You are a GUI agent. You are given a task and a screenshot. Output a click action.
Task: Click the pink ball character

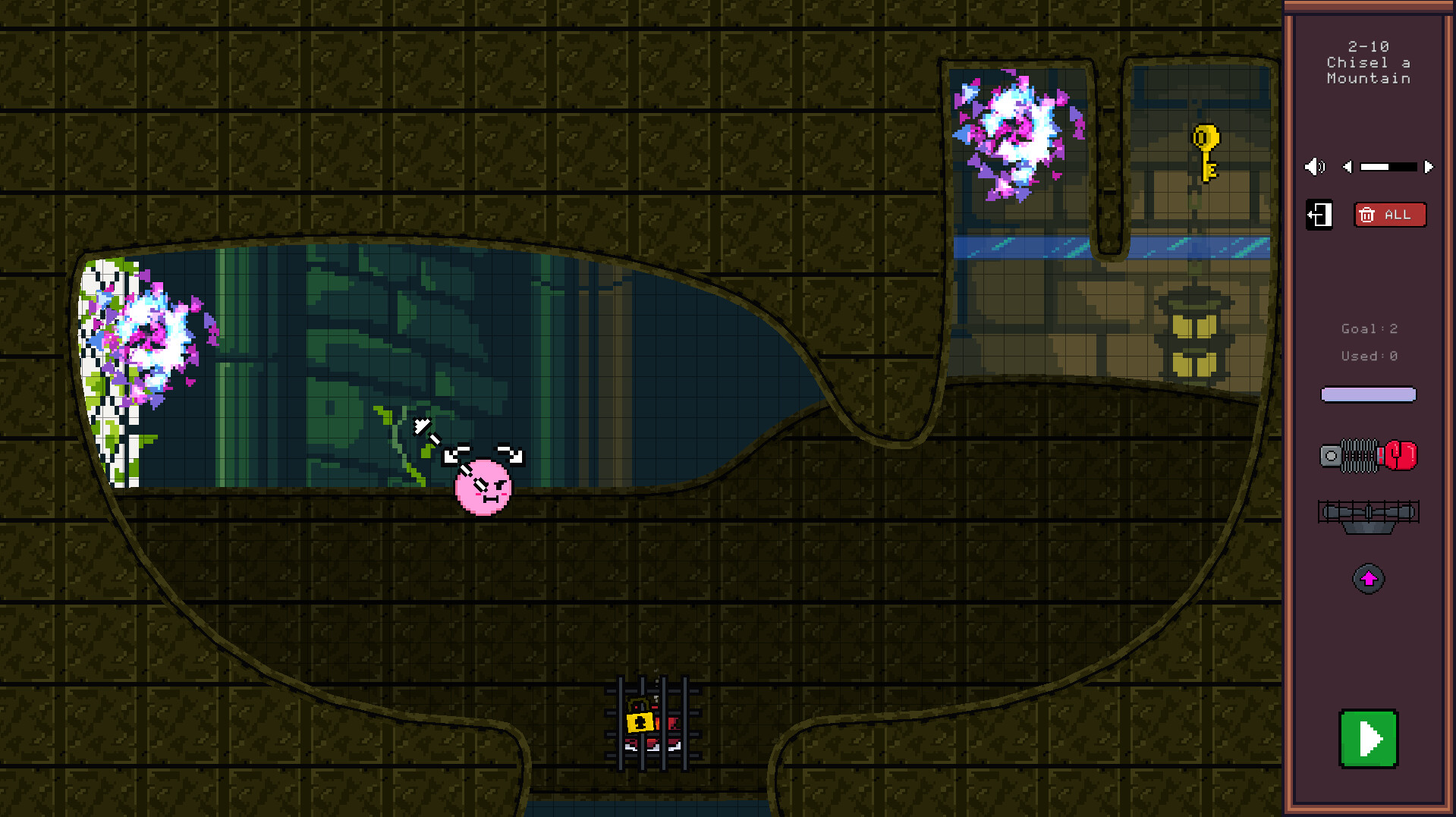point(483,489)
